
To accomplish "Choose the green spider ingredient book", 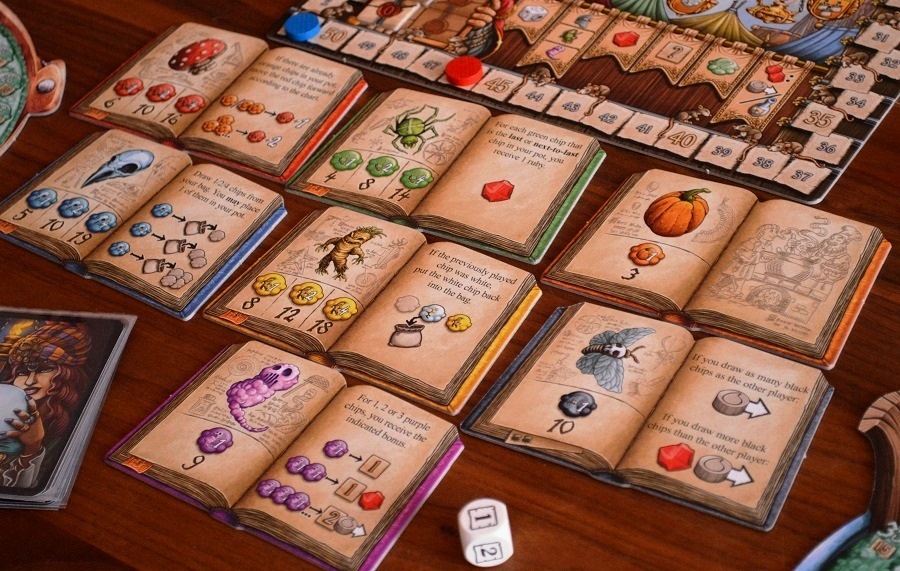I will click(x=445, y=165).
